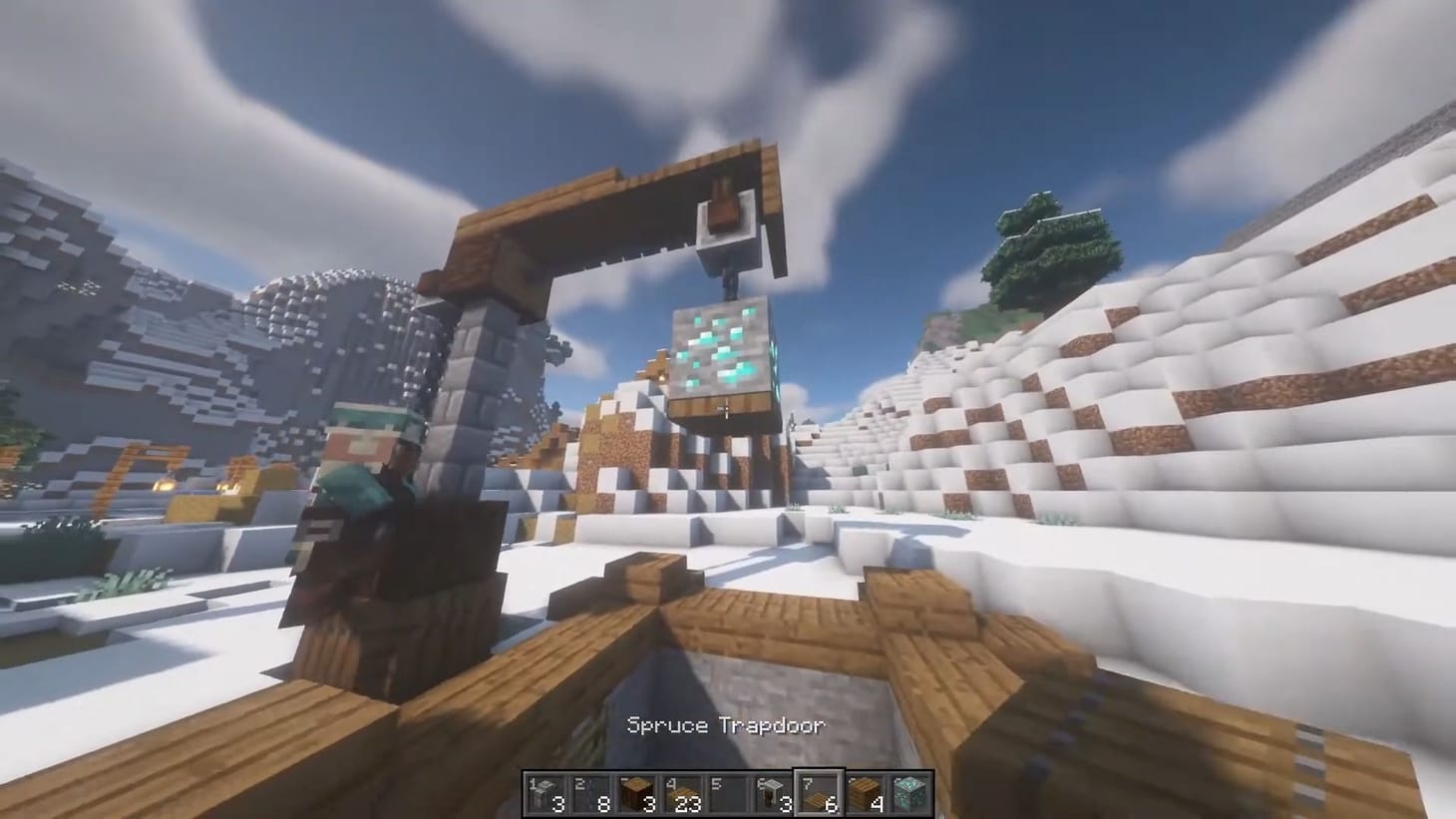Screen dimensions: 1456x819
Task: Click the Spruce Trapdoor item name text
Action: click(x=725, y=726)
